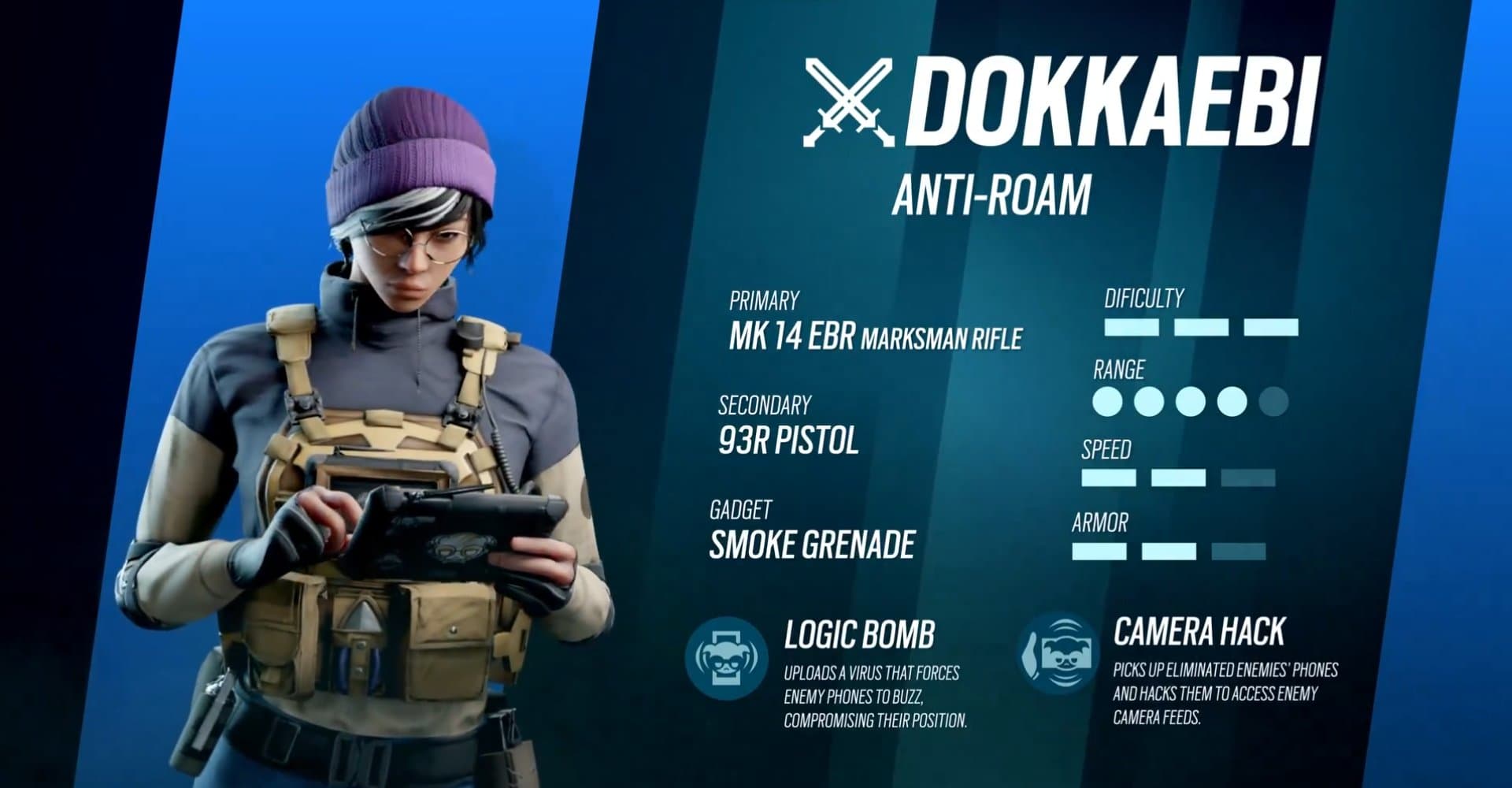Select the crossed swords attacker icon
Image resolution: width=1512 pixels, height=788 pixels.
pyautogui.click(x=848, y=102)
